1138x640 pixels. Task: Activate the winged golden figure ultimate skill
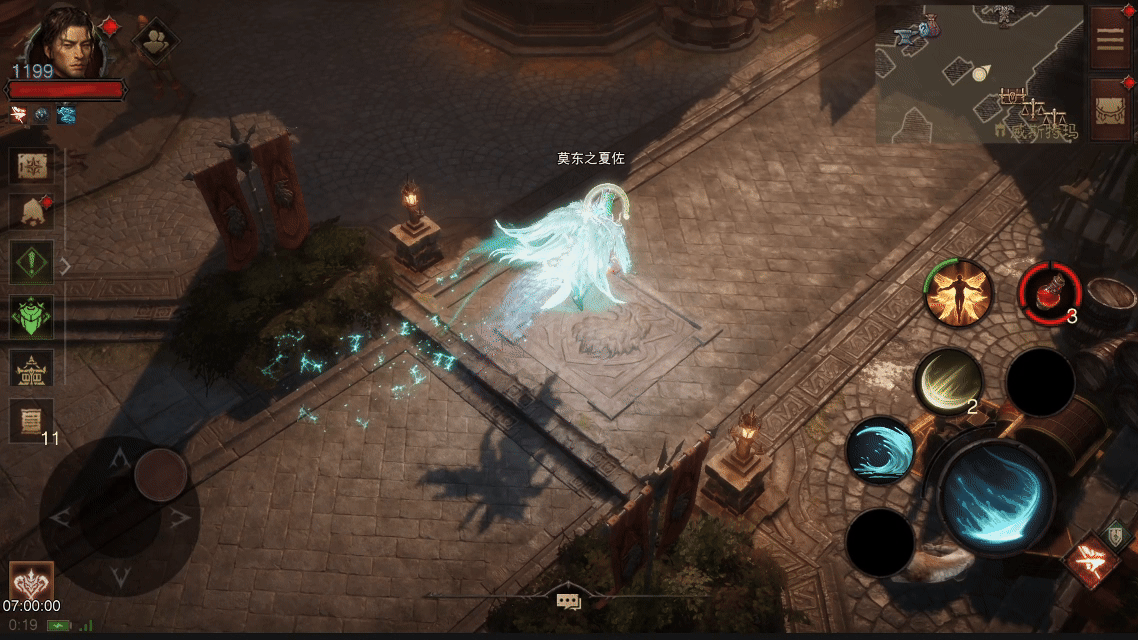coord(958,291)
